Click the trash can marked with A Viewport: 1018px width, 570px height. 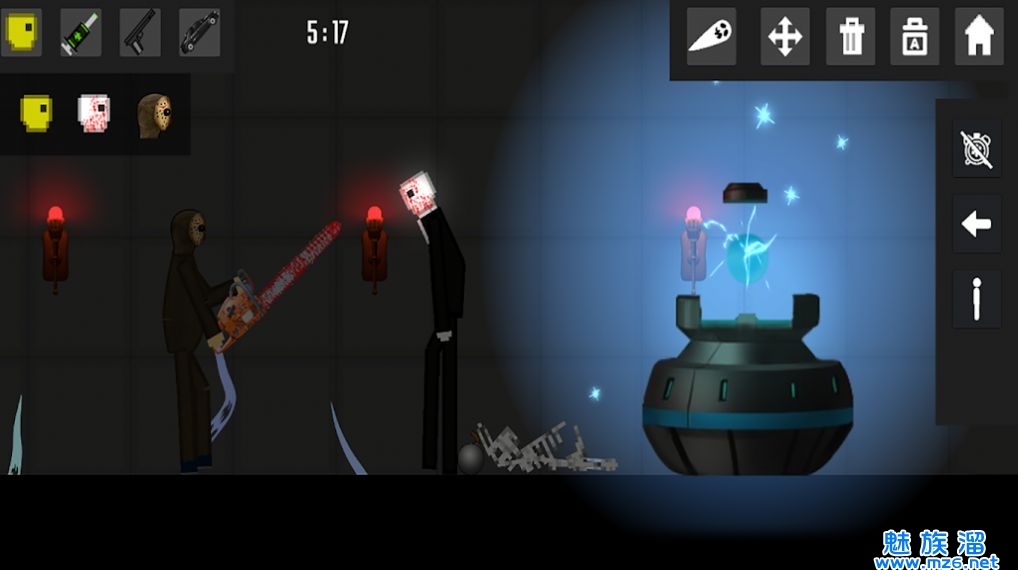click(915, 37)
